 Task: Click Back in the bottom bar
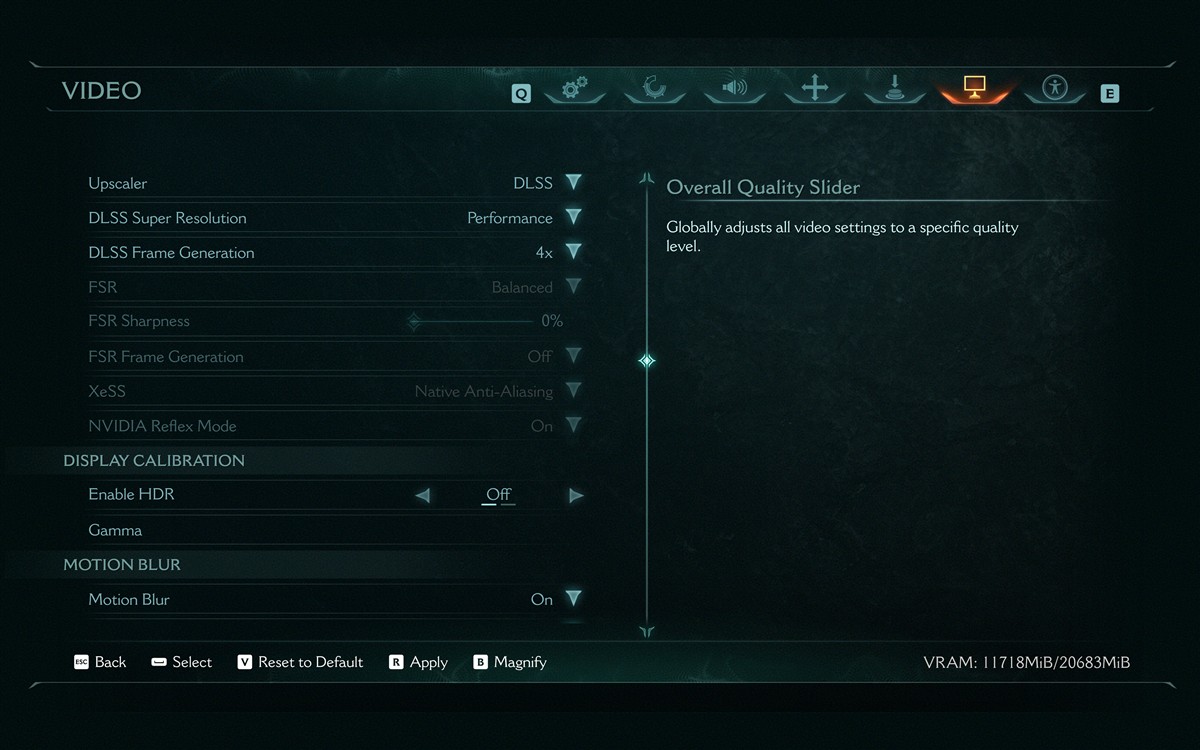tap(100, 662)
